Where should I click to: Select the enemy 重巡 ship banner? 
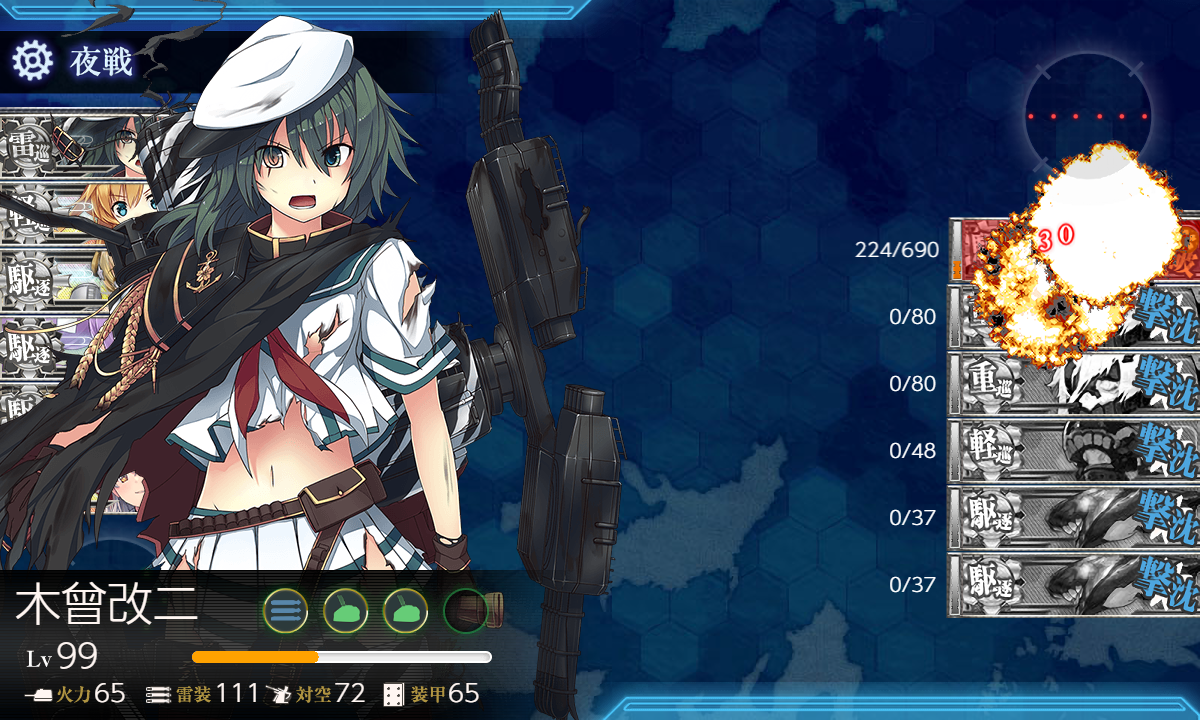(1072, 383)
